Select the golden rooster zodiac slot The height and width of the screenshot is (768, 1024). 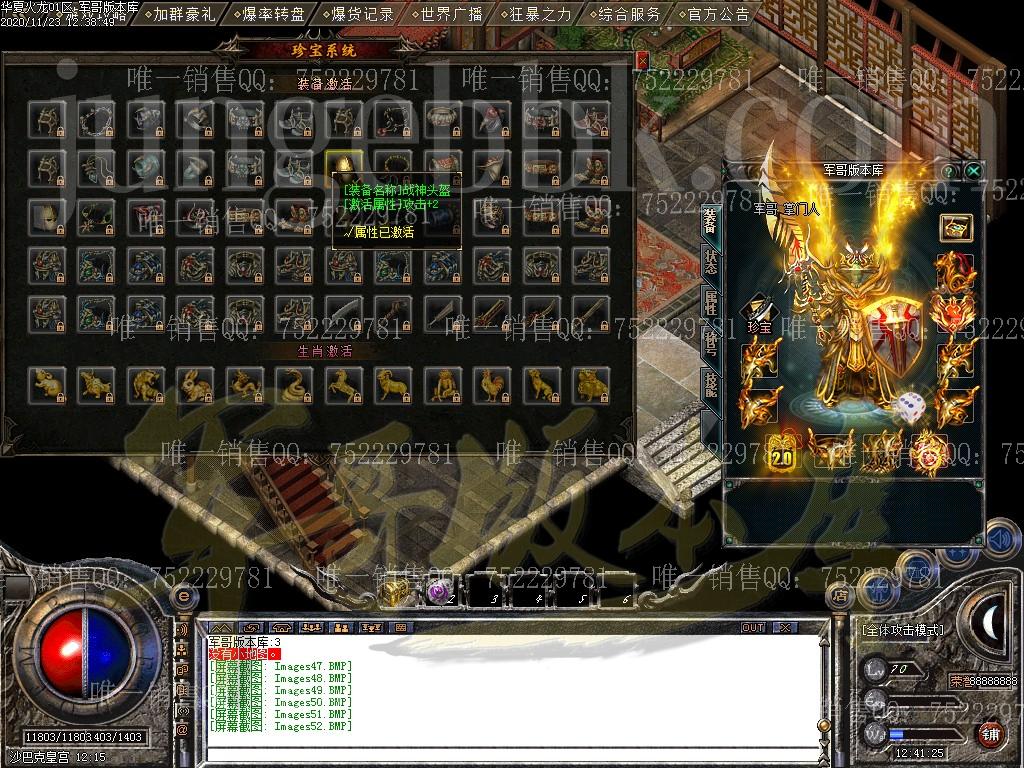coord(488,382)
